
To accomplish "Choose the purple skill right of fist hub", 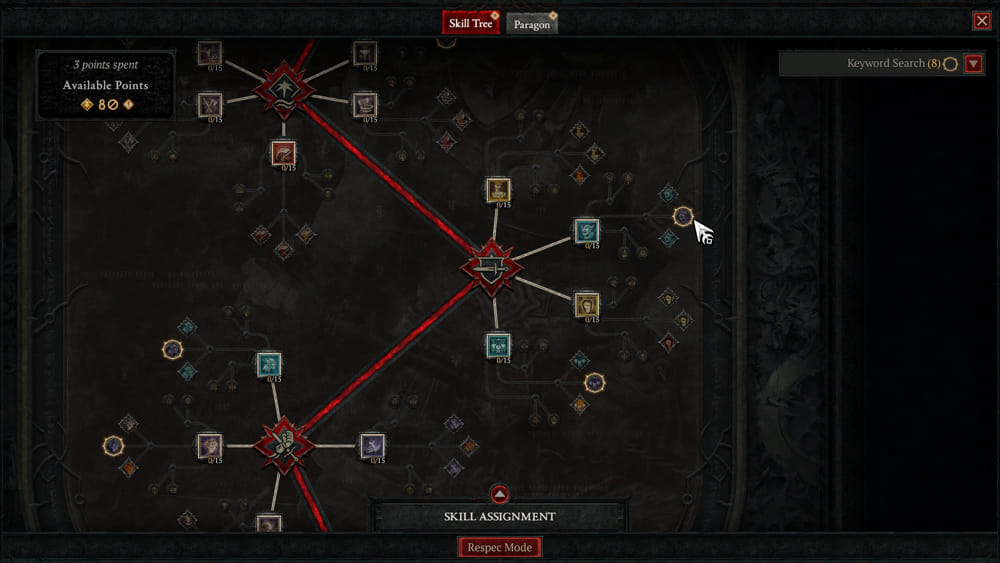I will coord(372,446).
